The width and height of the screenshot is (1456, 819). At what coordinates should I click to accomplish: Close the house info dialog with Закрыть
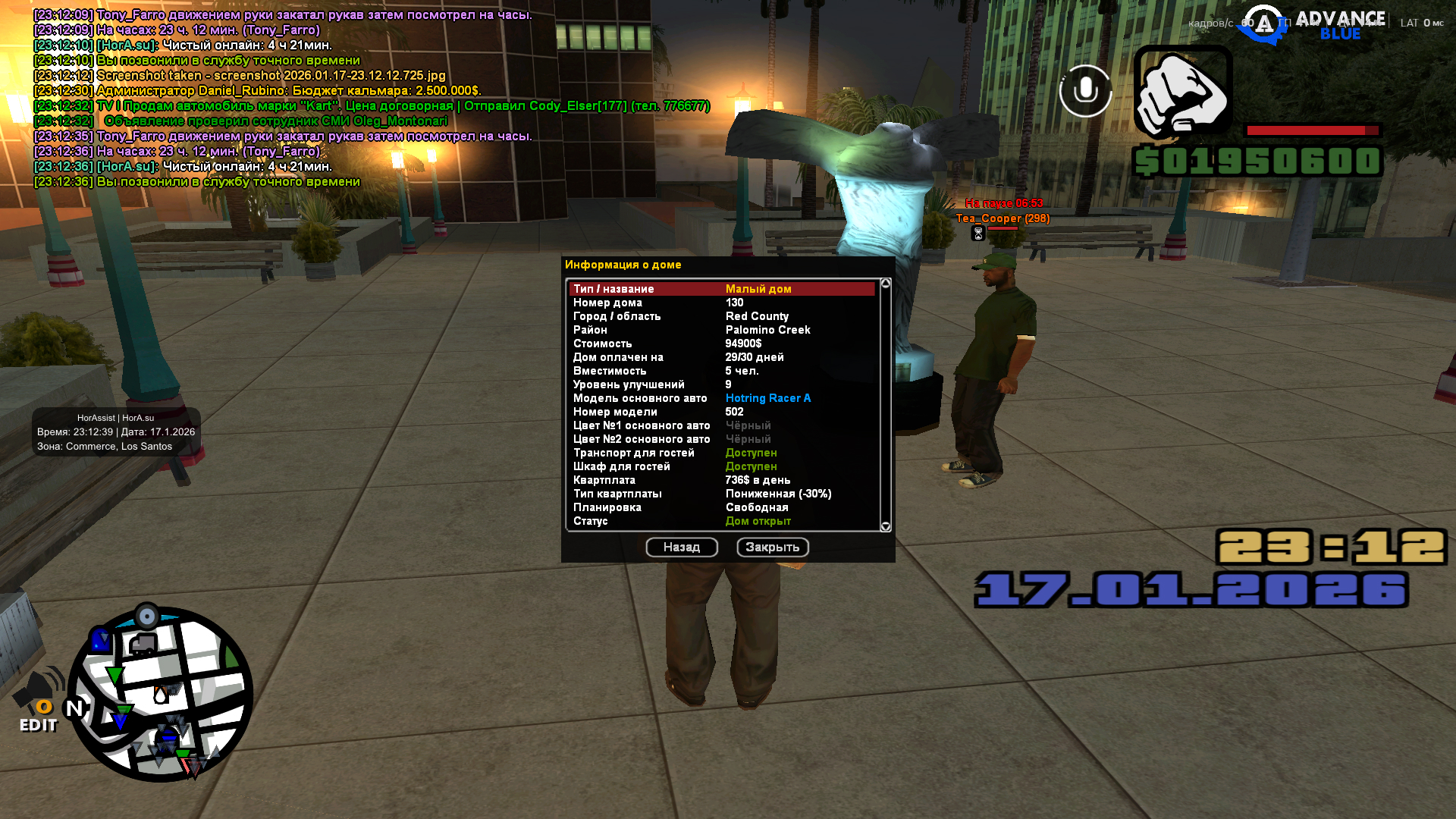tap(773, 548)
